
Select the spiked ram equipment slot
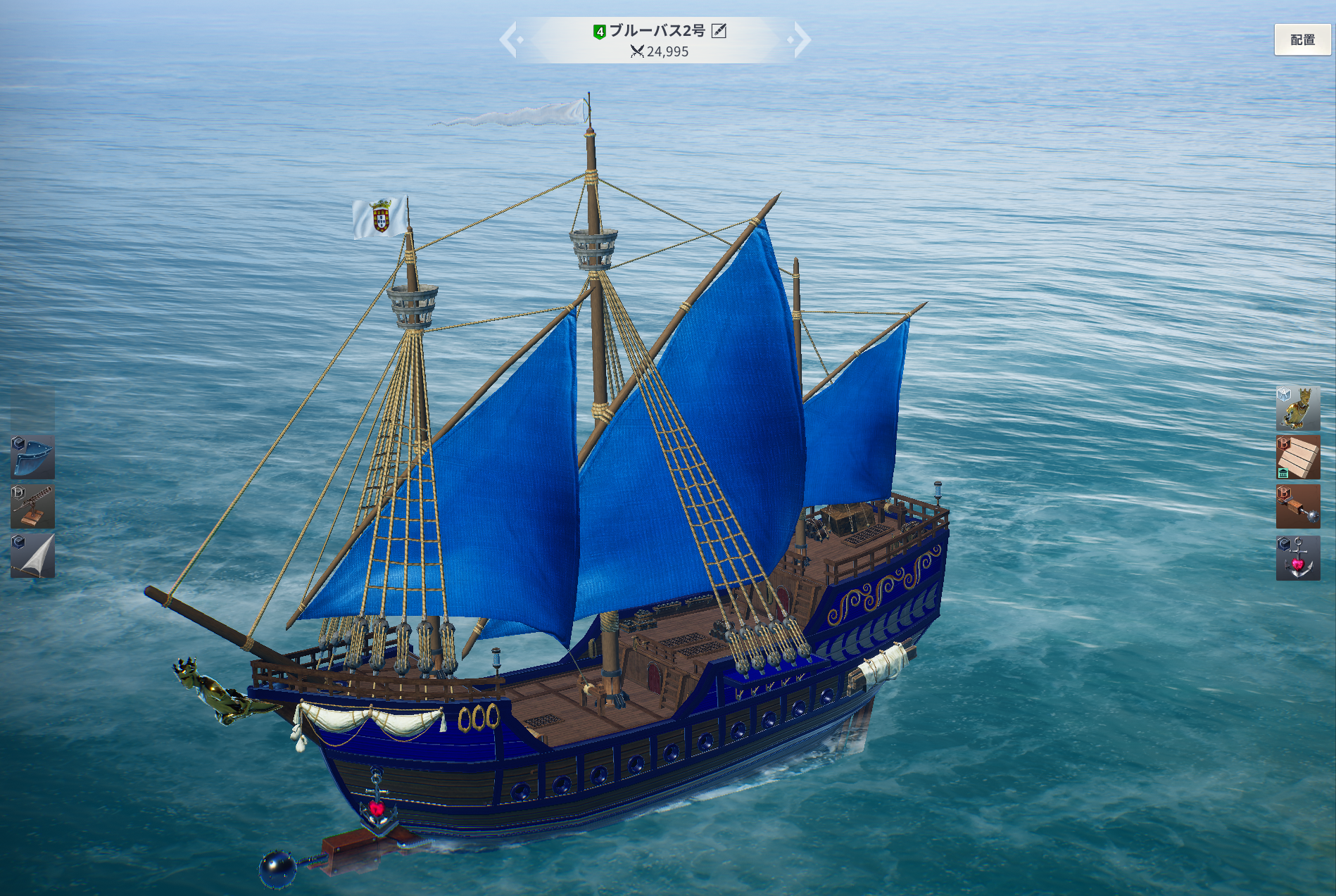point(1297,507)
